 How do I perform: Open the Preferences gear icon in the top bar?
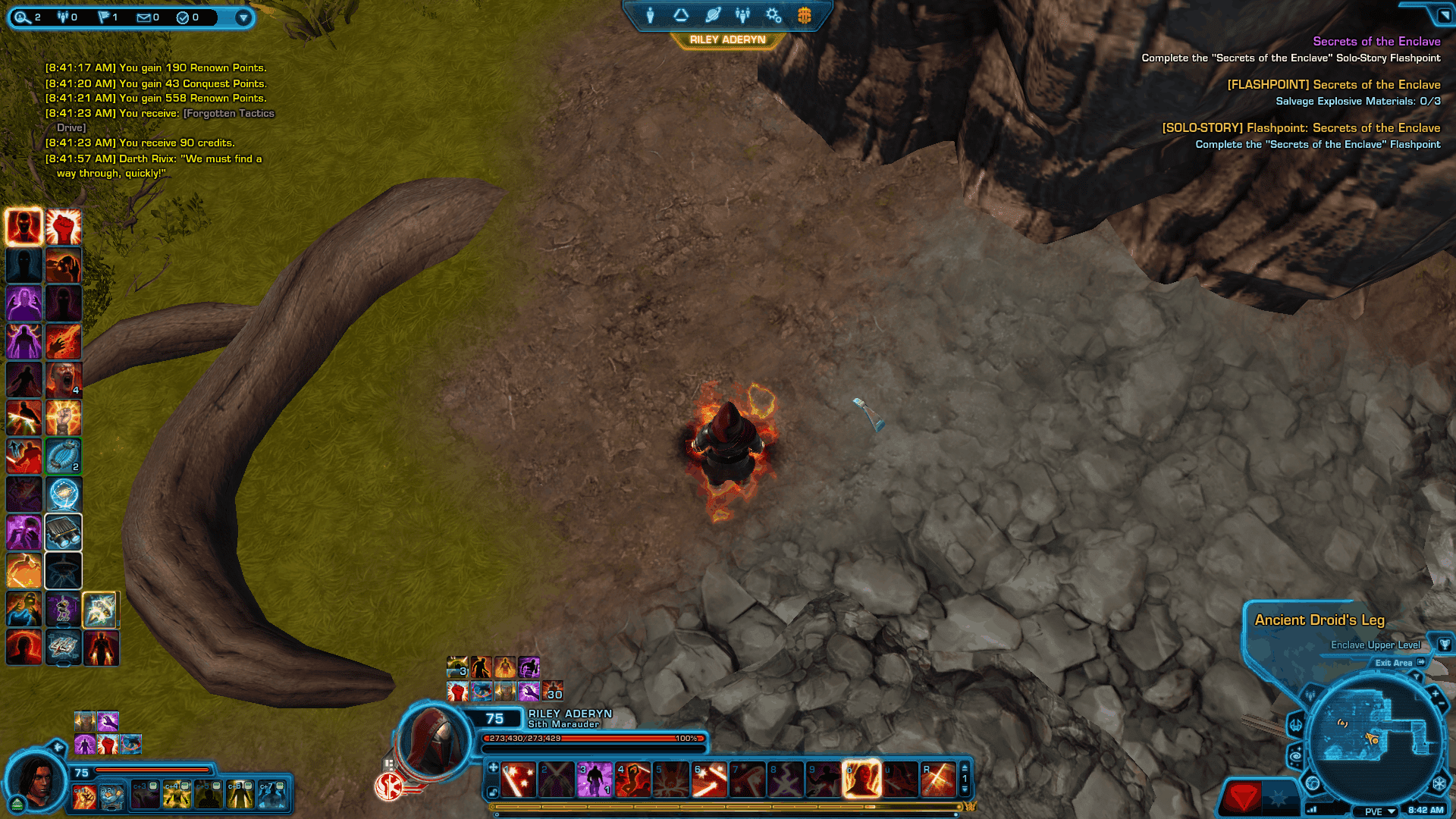coord(773,15)
